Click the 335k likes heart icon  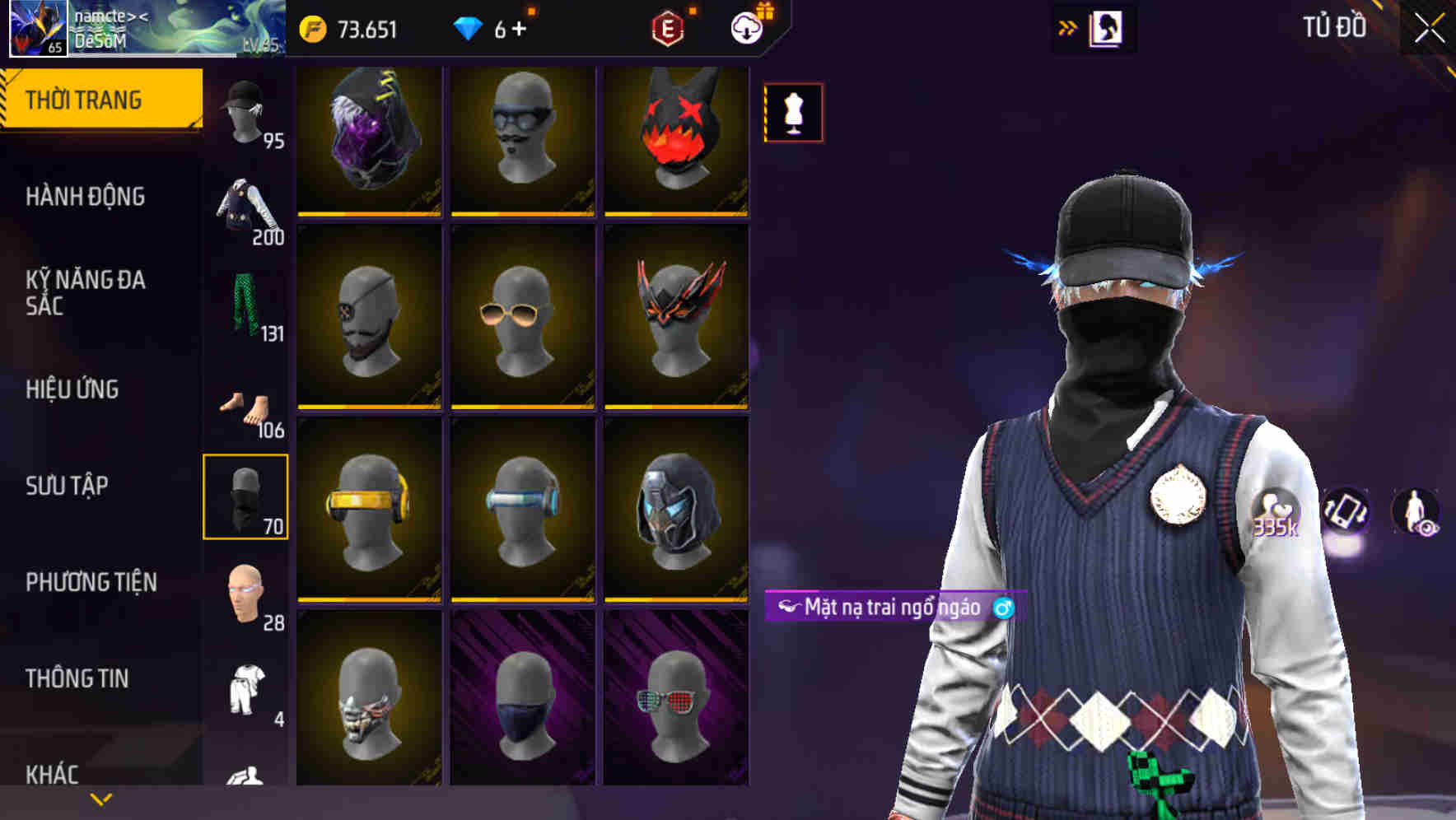tap(1275, 508)
